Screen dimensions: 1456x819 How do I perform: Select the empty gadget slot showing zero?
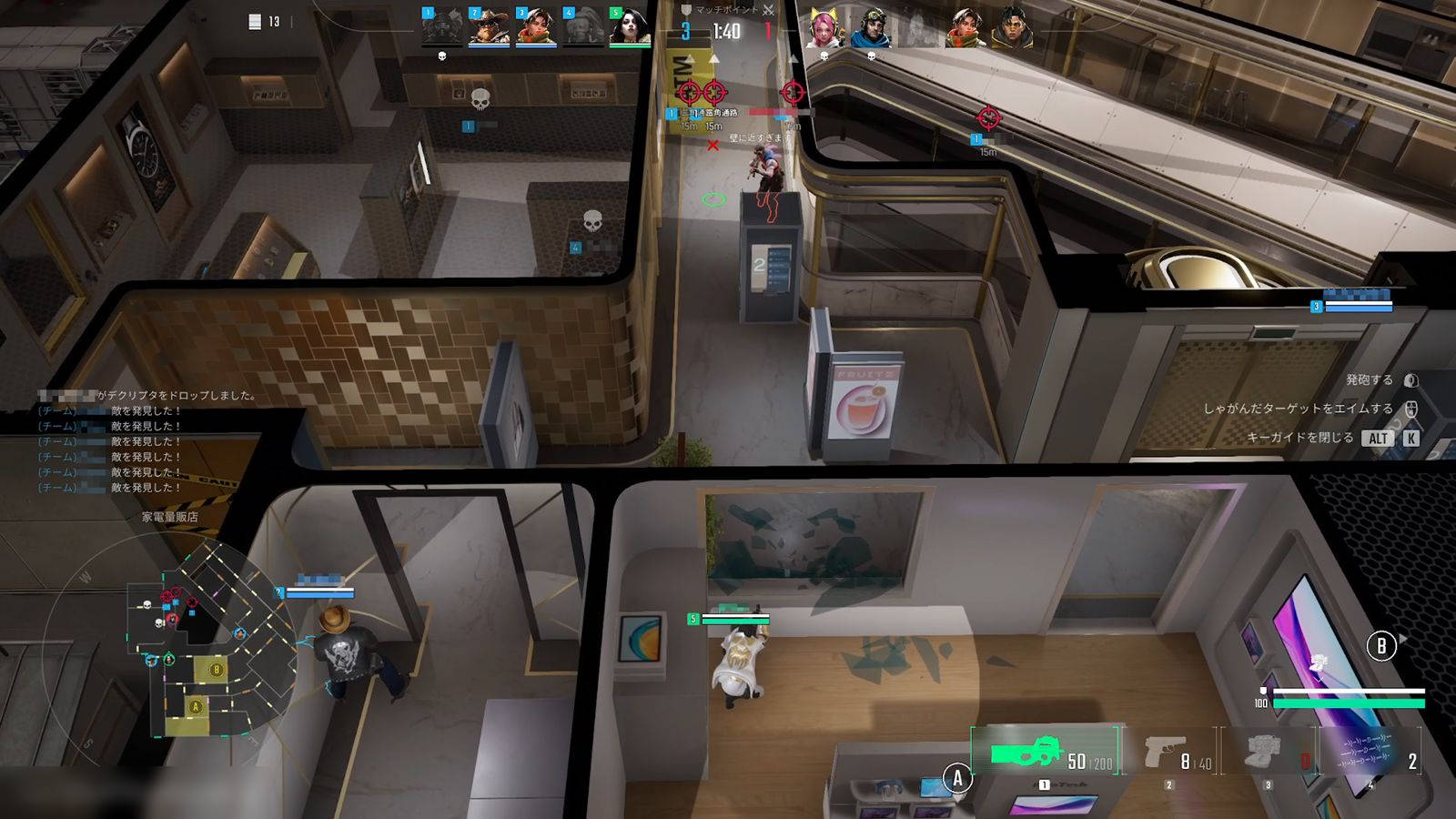click(x=1270, y=753)
